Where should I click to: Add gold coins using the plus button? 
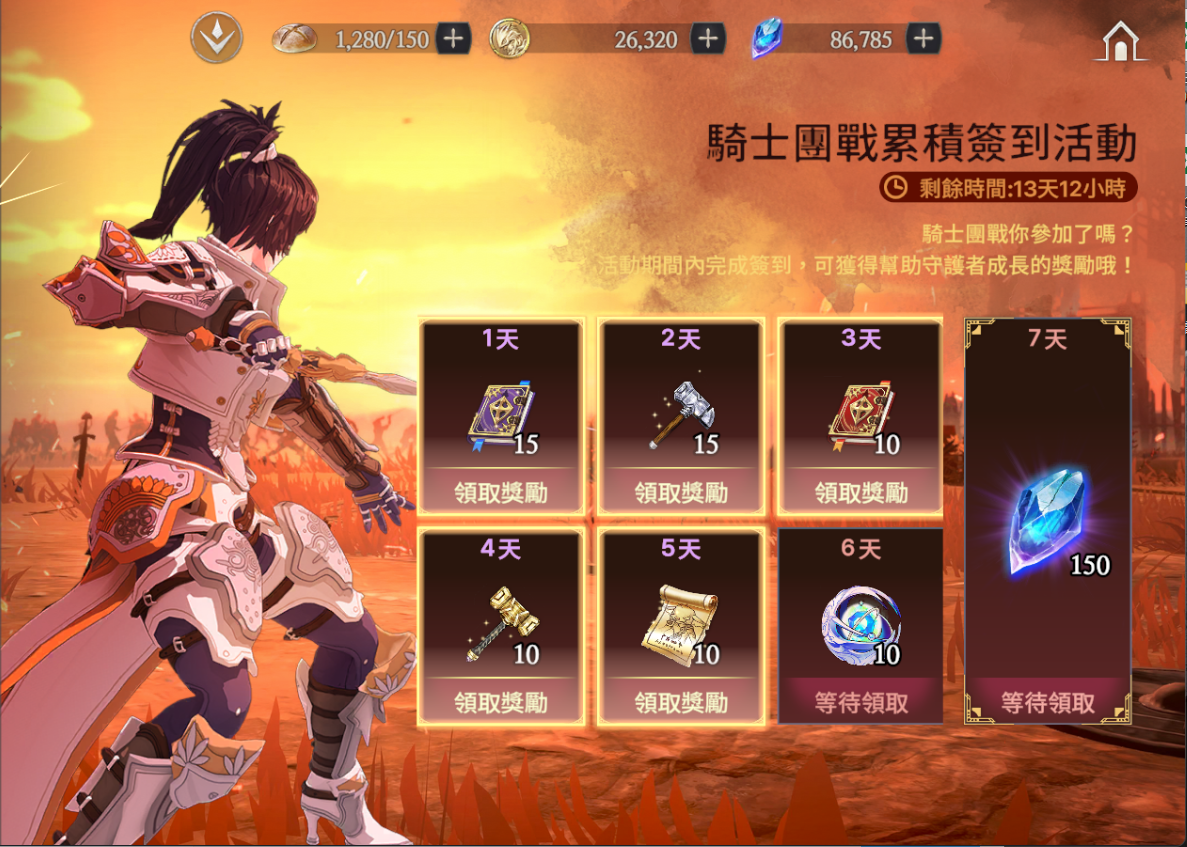(x=708, y=39)
